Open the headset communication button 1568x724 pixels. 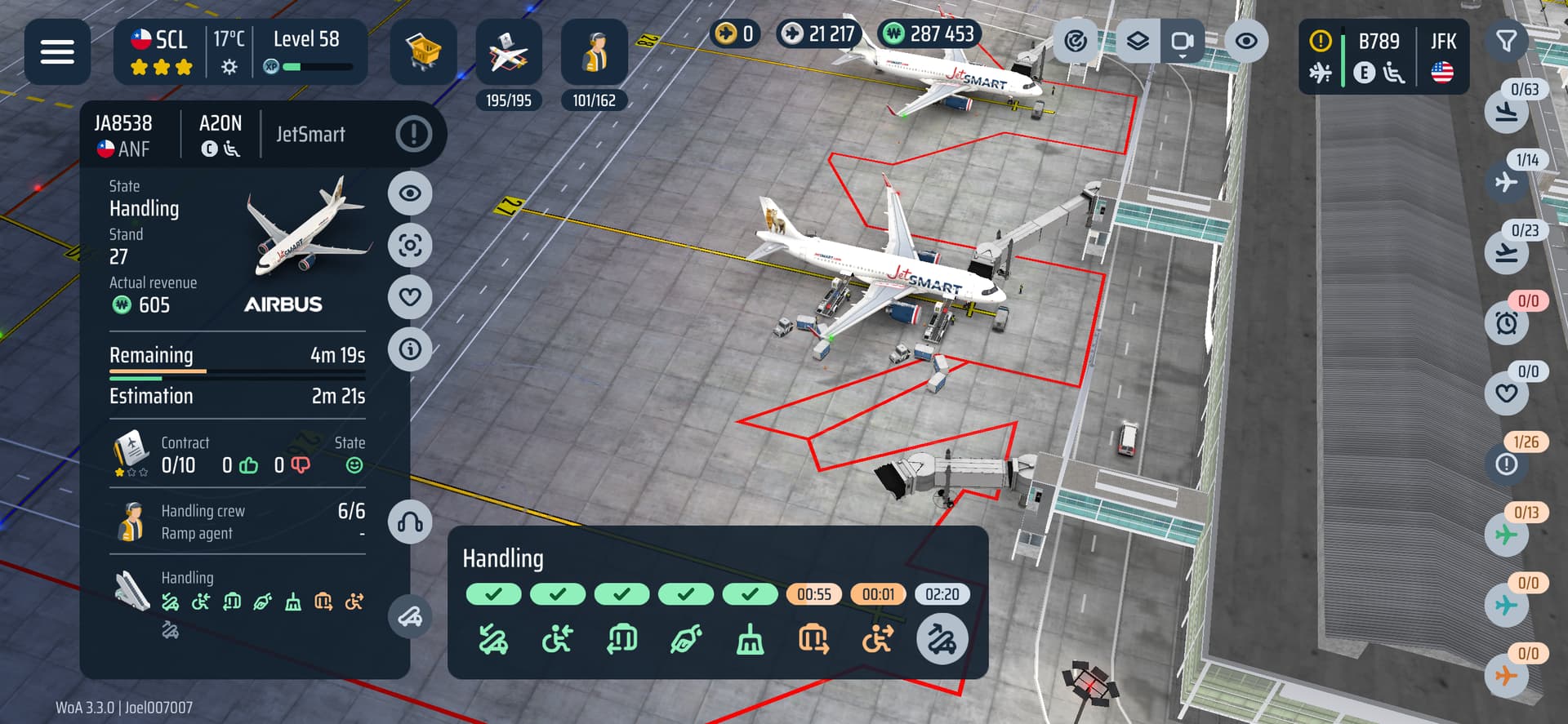tap(410, 522)
